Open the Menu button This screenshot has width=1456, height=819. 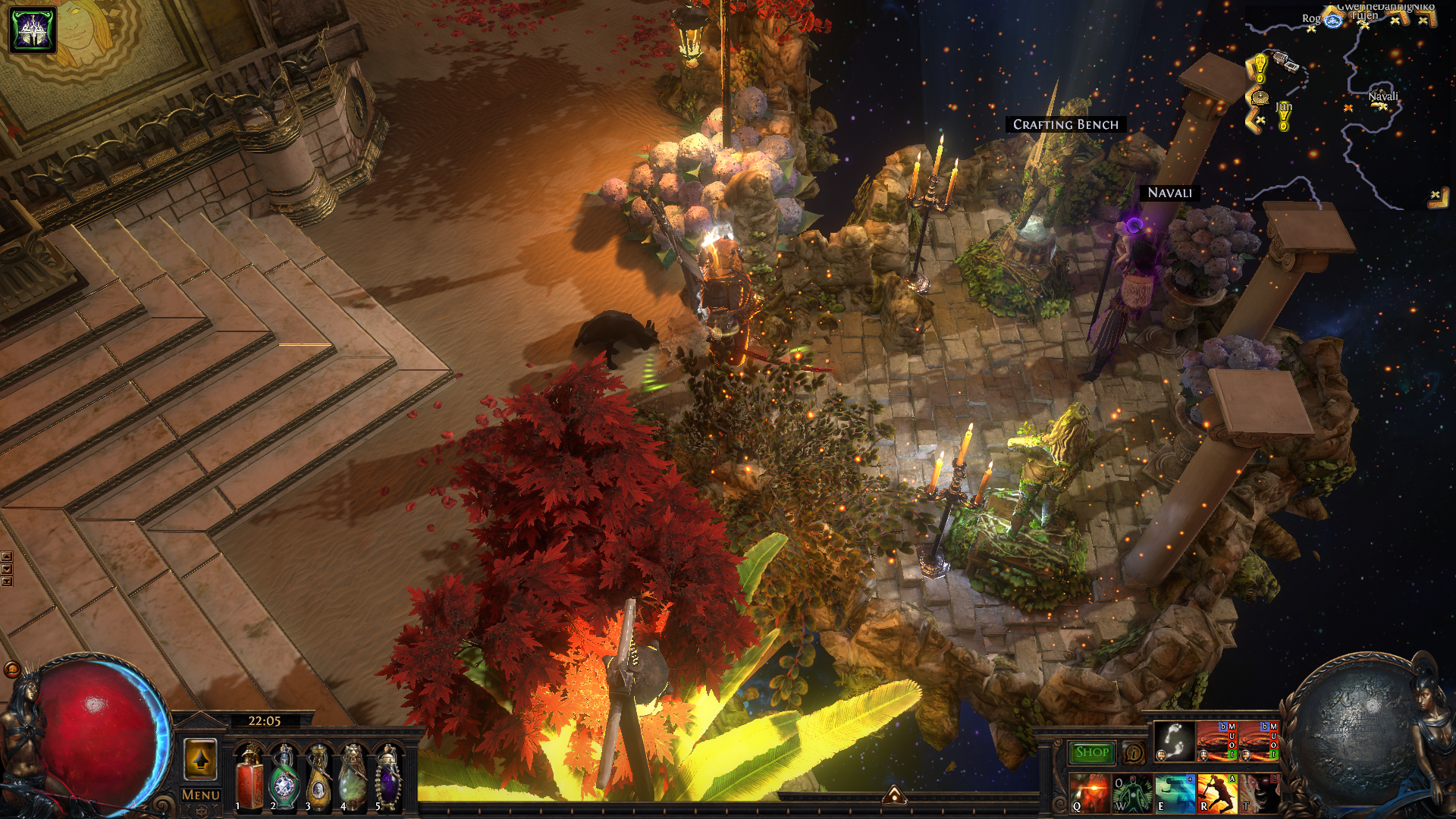[200, 795]
